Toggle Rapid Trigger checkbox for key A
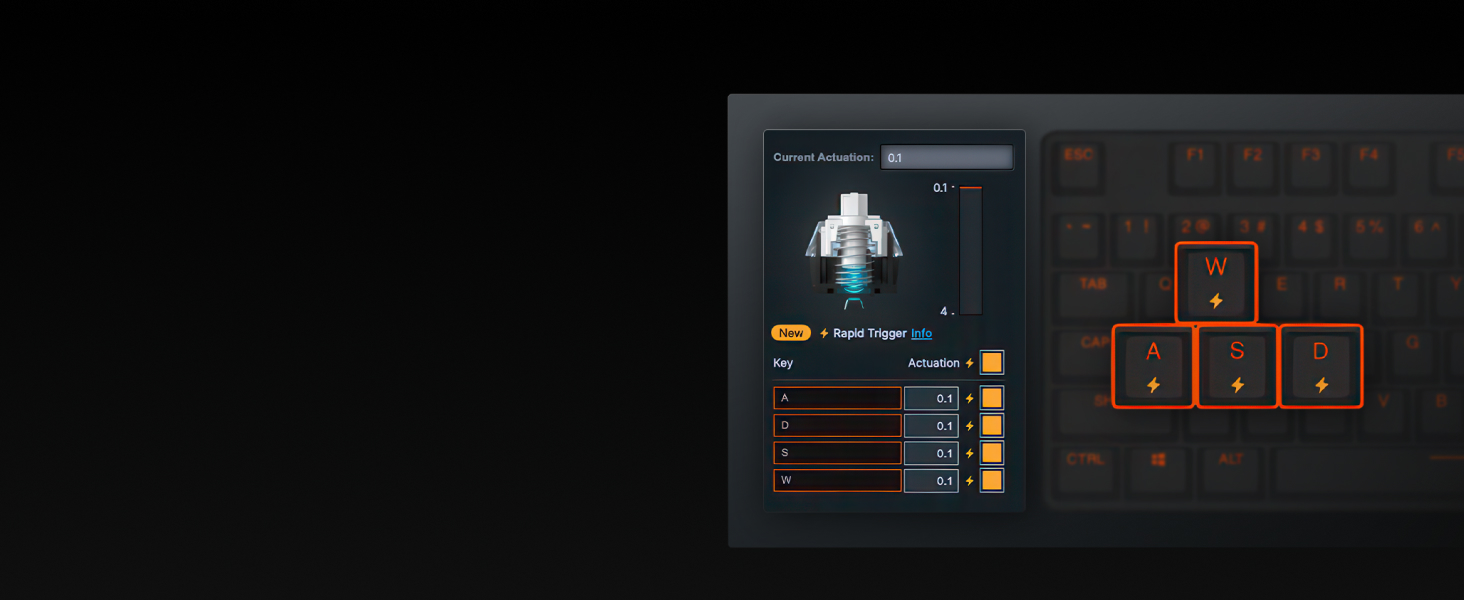Image resolution: width=1464 pixels, height=600 pixels. click(991, 398)
